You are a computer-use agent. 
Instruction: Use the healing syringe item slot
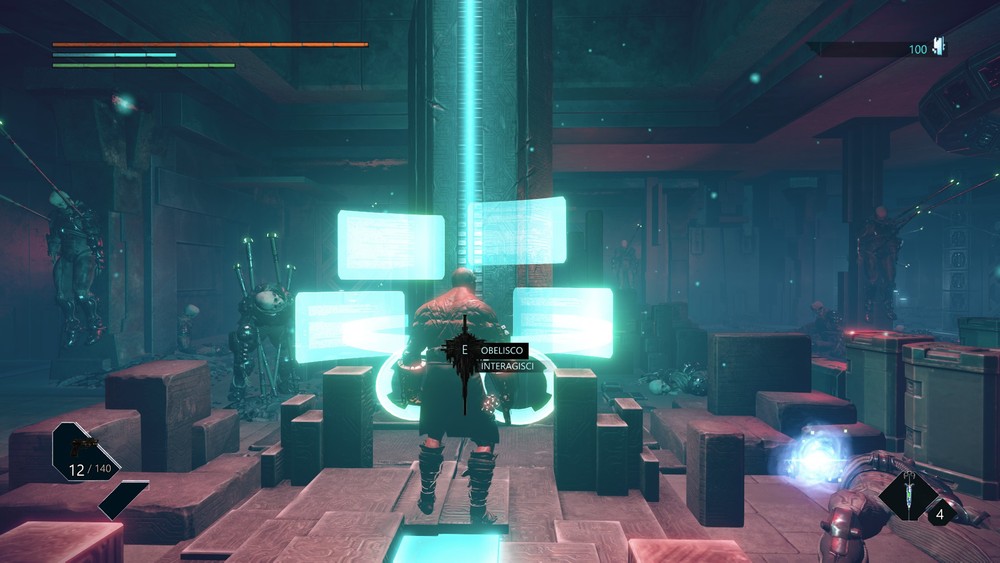click(910, 494)
